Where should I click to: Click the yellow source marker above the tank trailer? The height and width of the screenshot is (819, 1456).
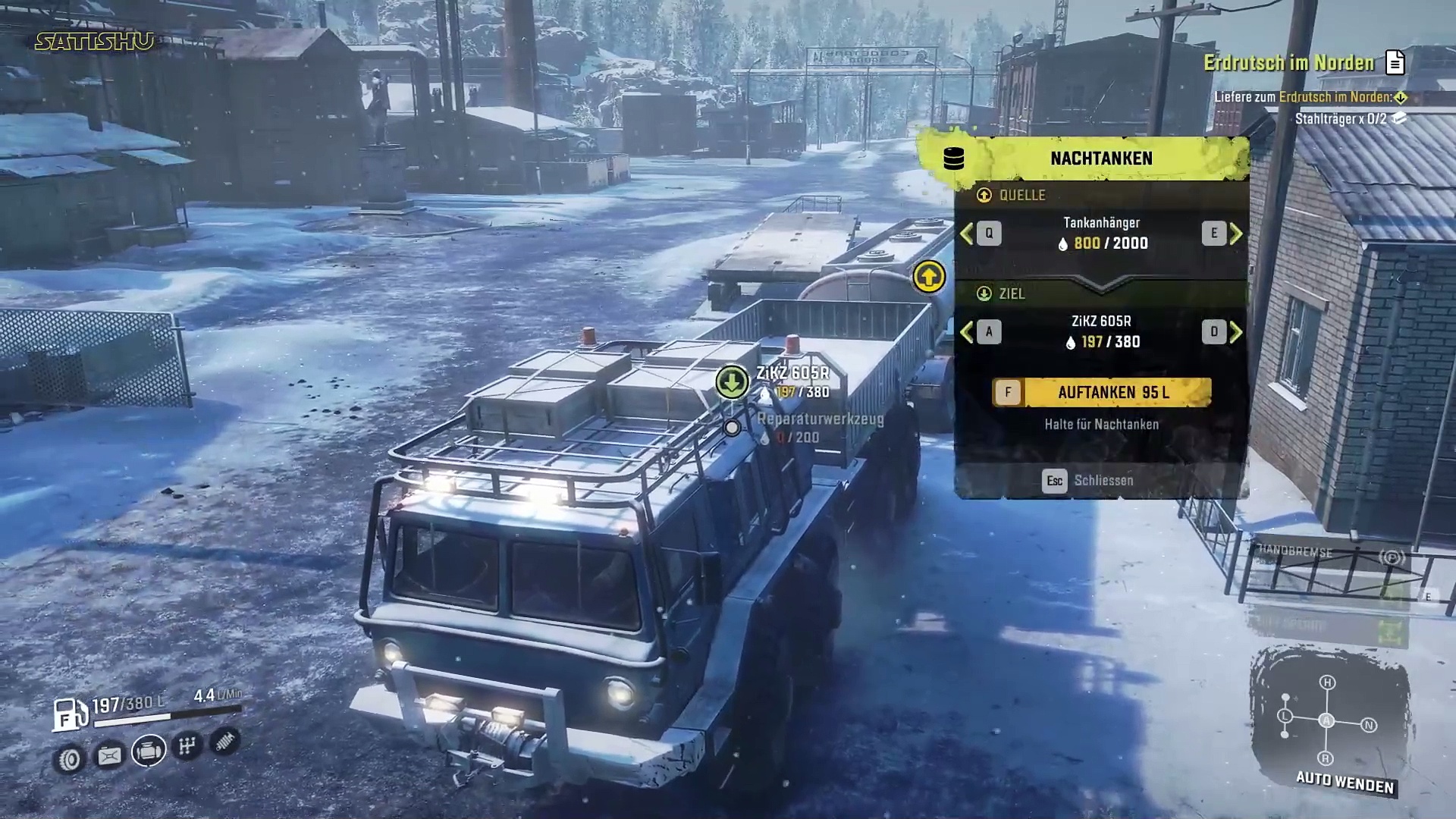(929, 277)
